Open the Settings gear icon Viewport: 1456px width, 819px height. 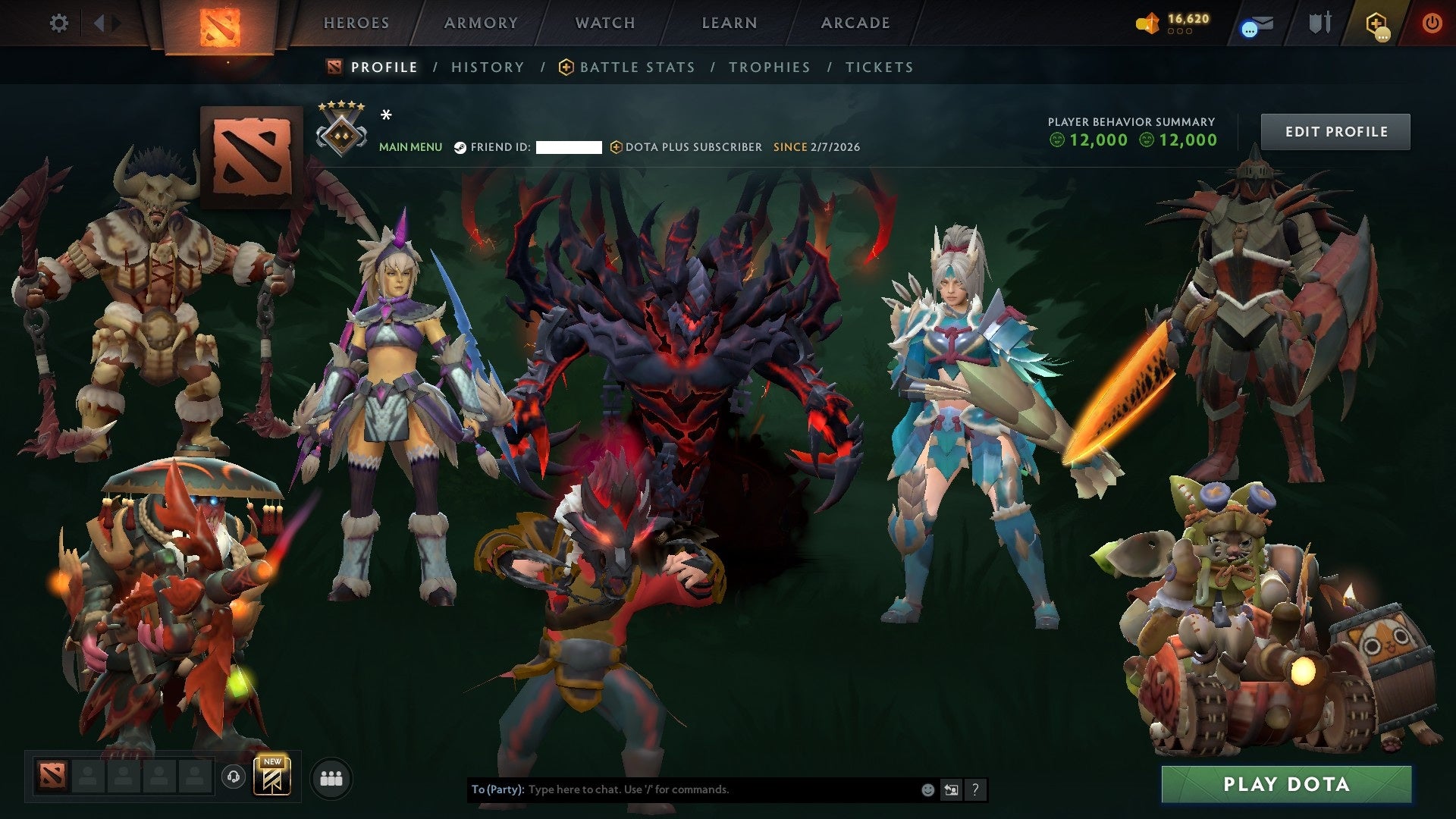[59, 23]
